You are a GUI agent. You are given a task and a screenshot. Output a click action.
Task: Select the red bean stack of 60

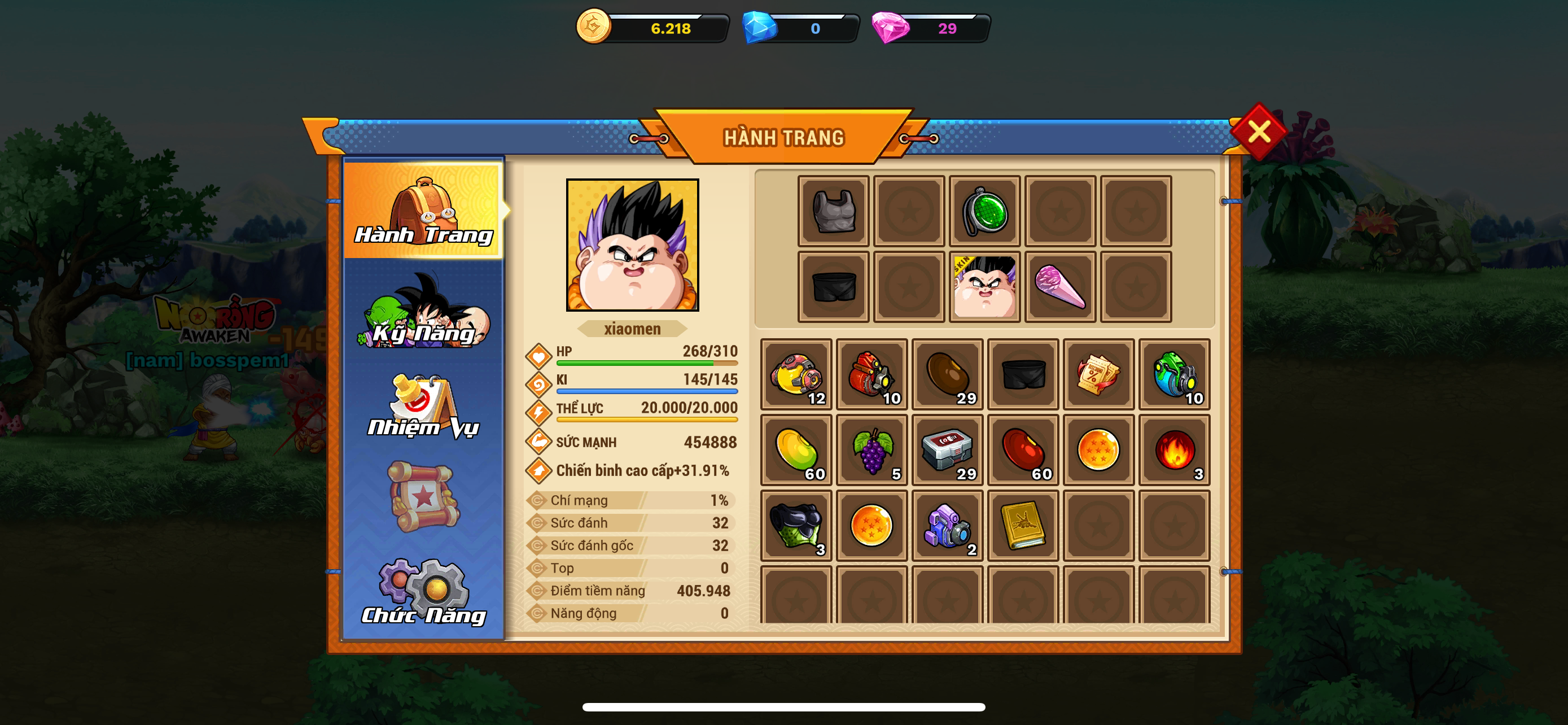[1023, 451]
